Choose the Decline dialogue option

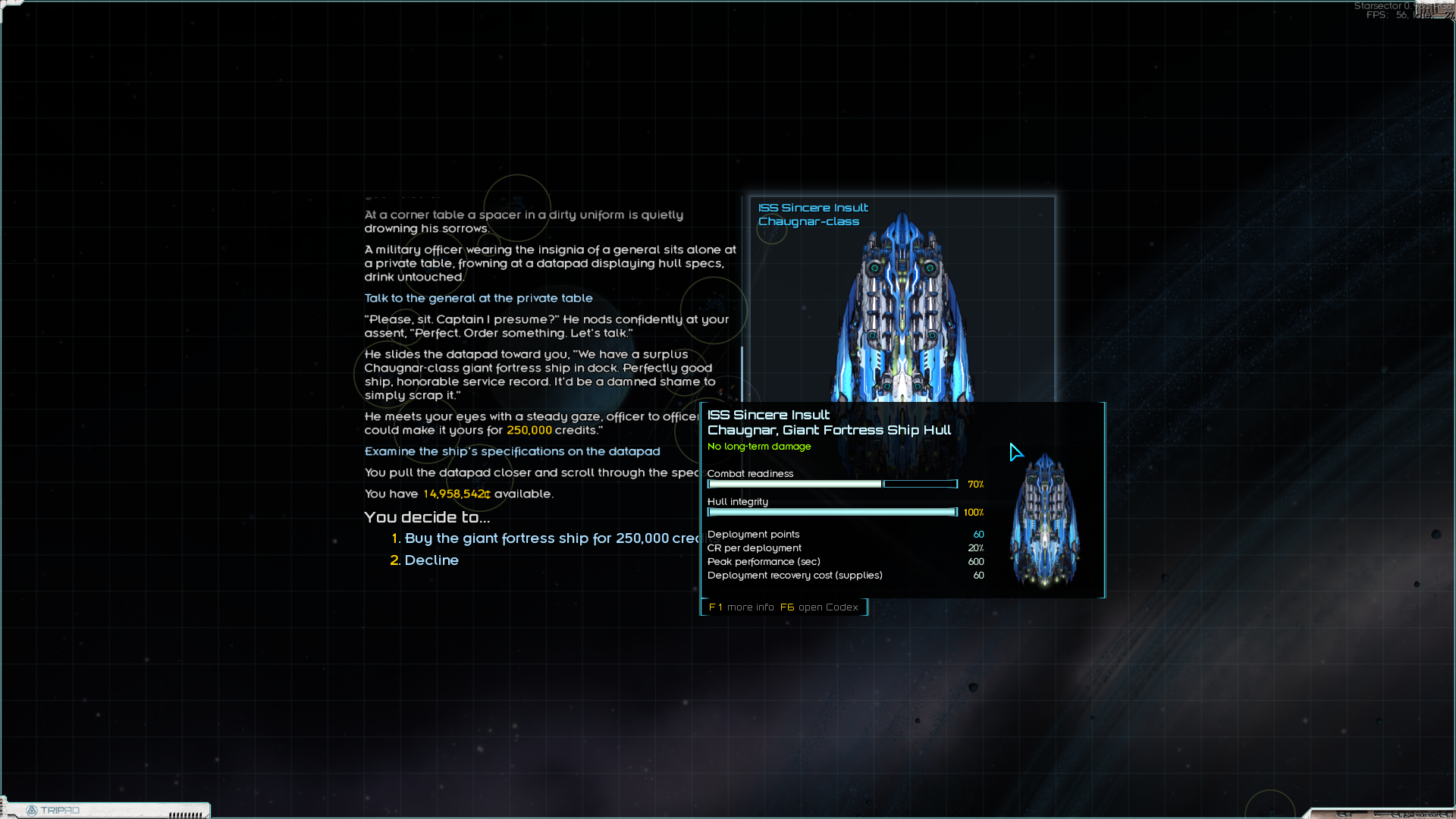coord(431,560)
